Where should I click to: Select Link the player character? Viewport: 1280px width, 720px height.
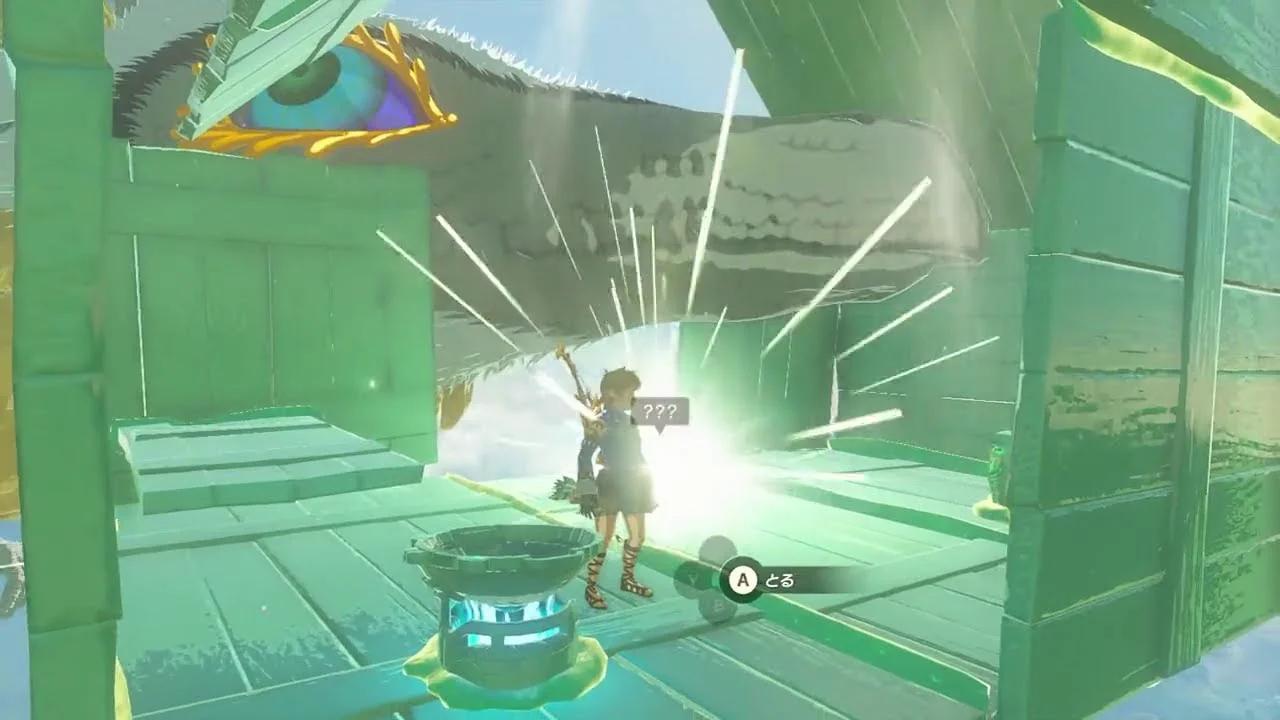point(618,450)
